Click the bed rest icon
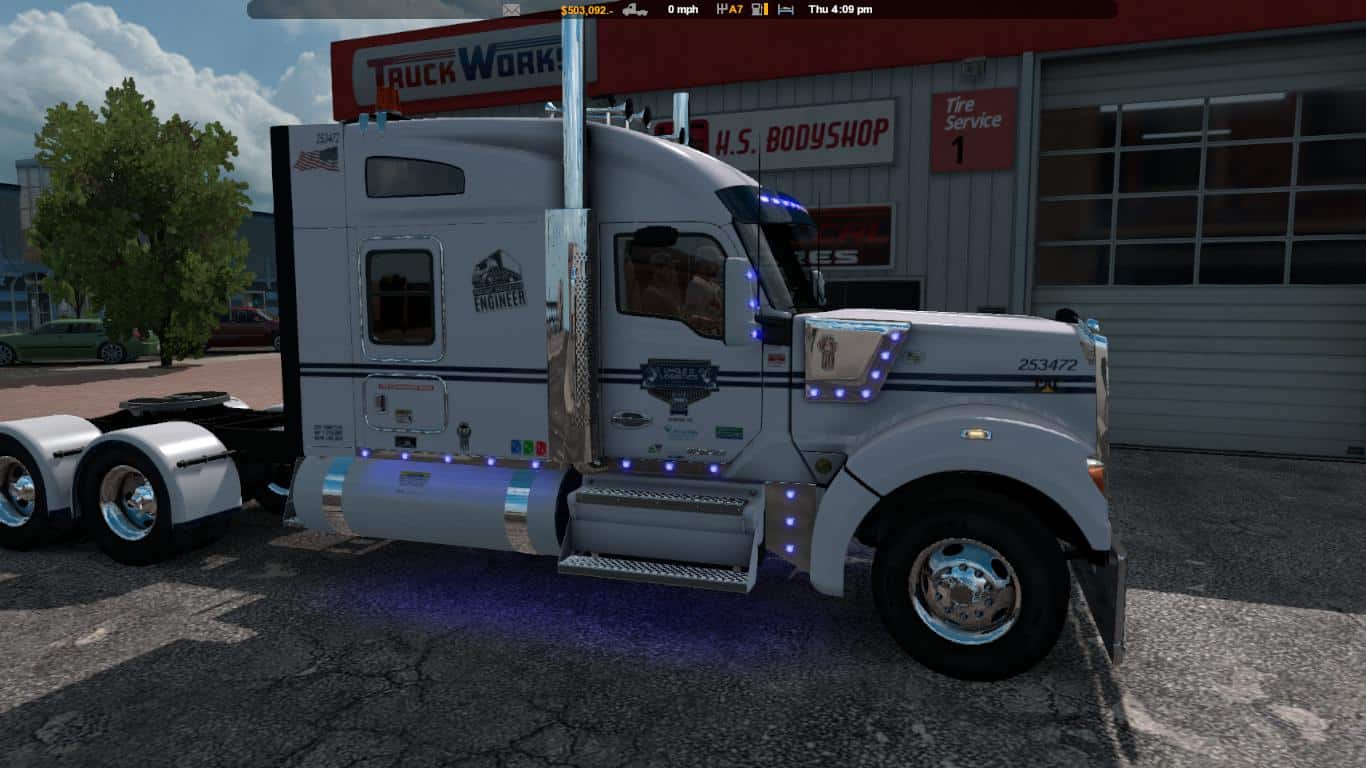The height and width of the screenshot is (768, 1366). (x=785, y=9)
